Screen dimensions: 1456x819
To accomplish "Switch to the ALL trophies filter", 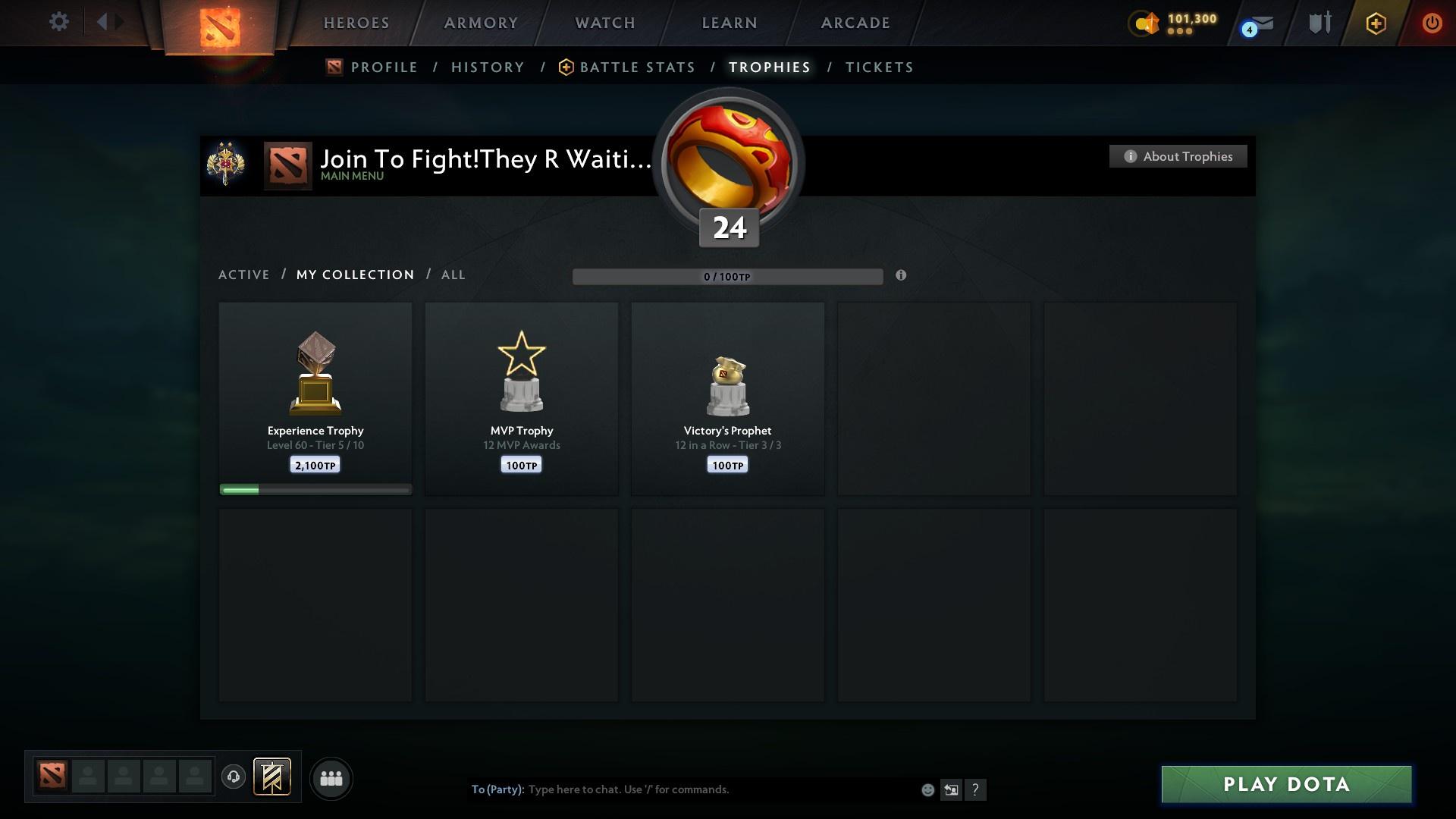I will (x=453, y=275).
